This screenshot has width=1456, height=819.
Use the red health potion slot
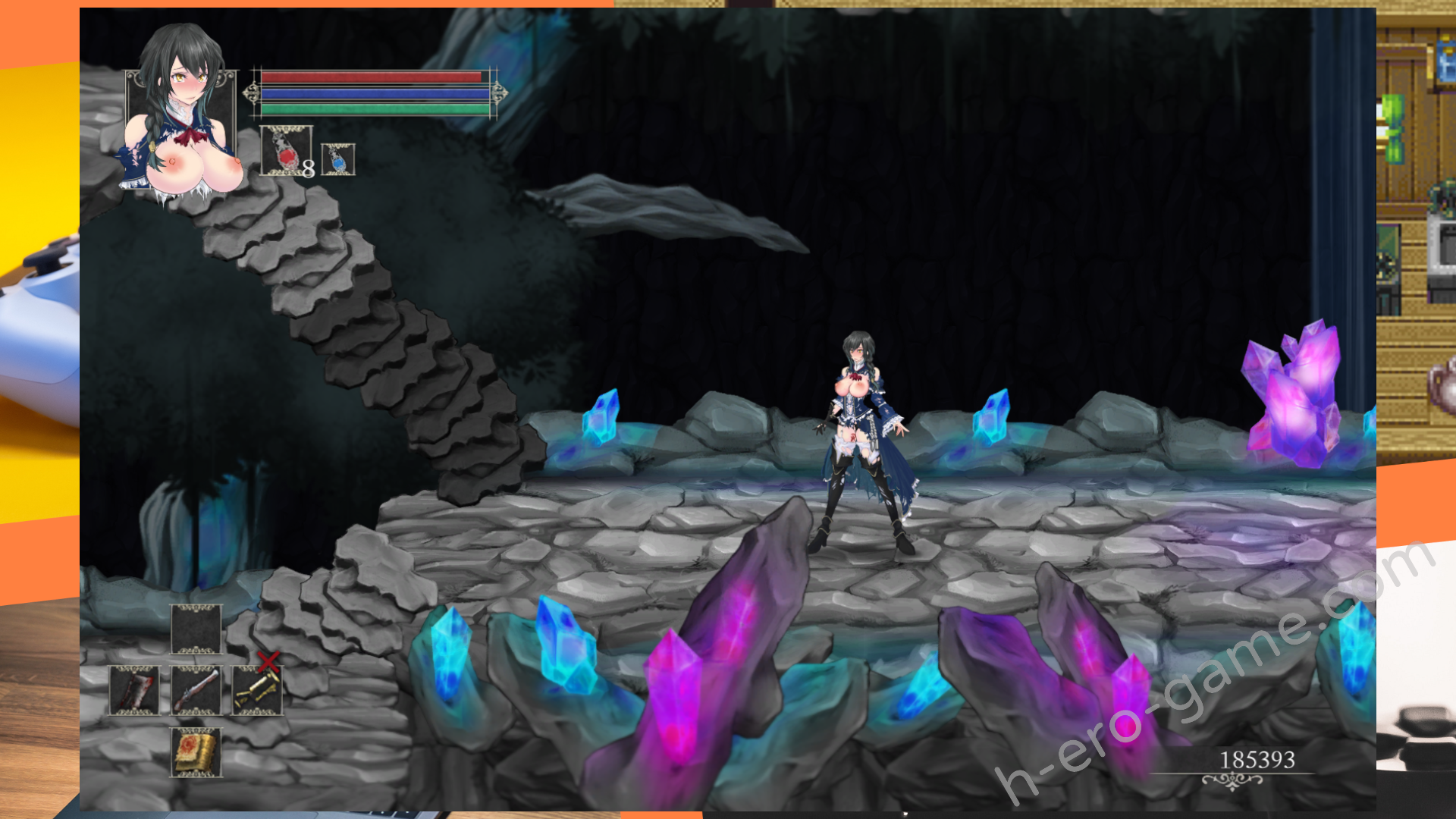285,151
